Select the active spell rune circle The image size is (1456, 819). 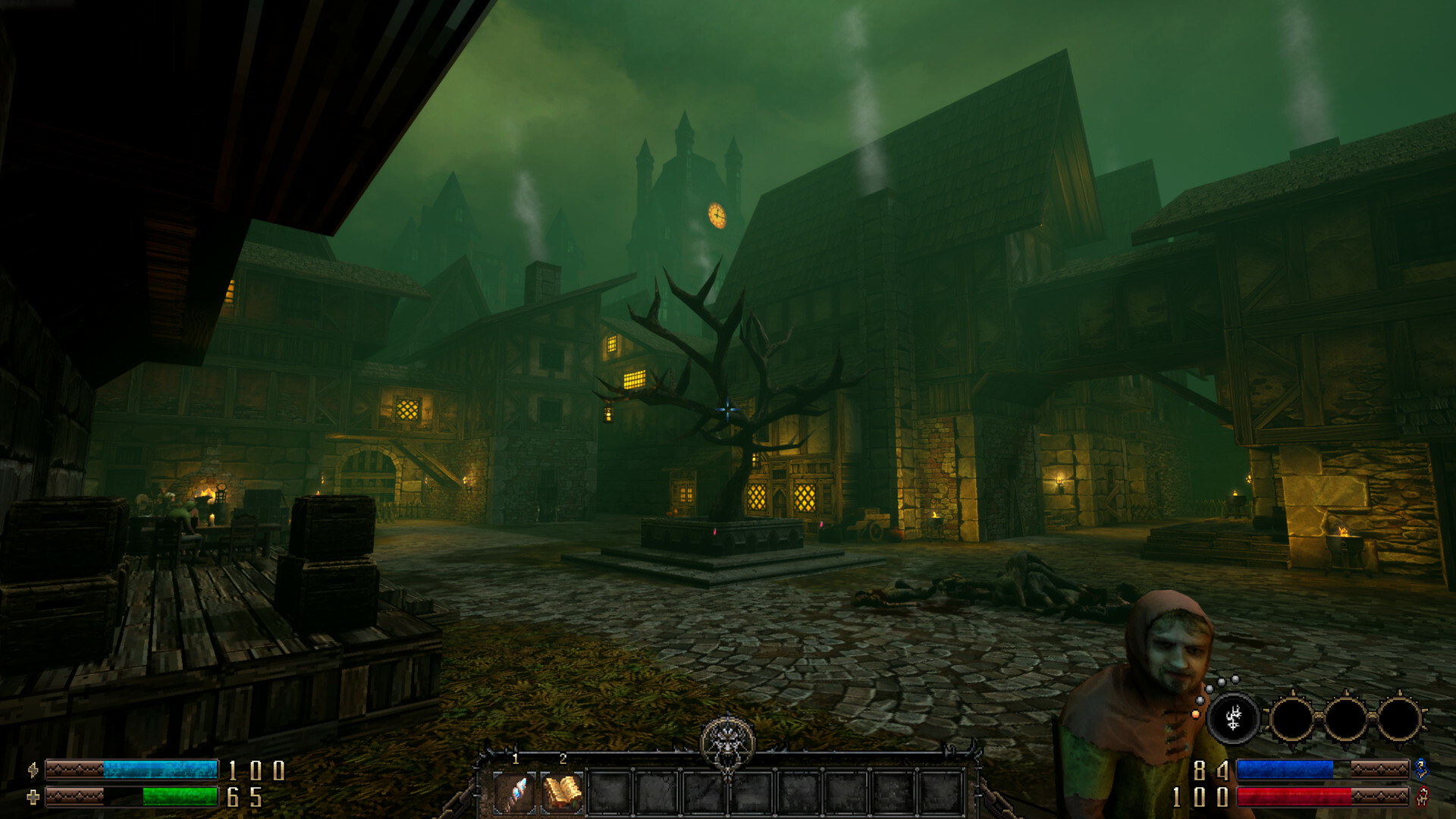[x=1234, y=718]
